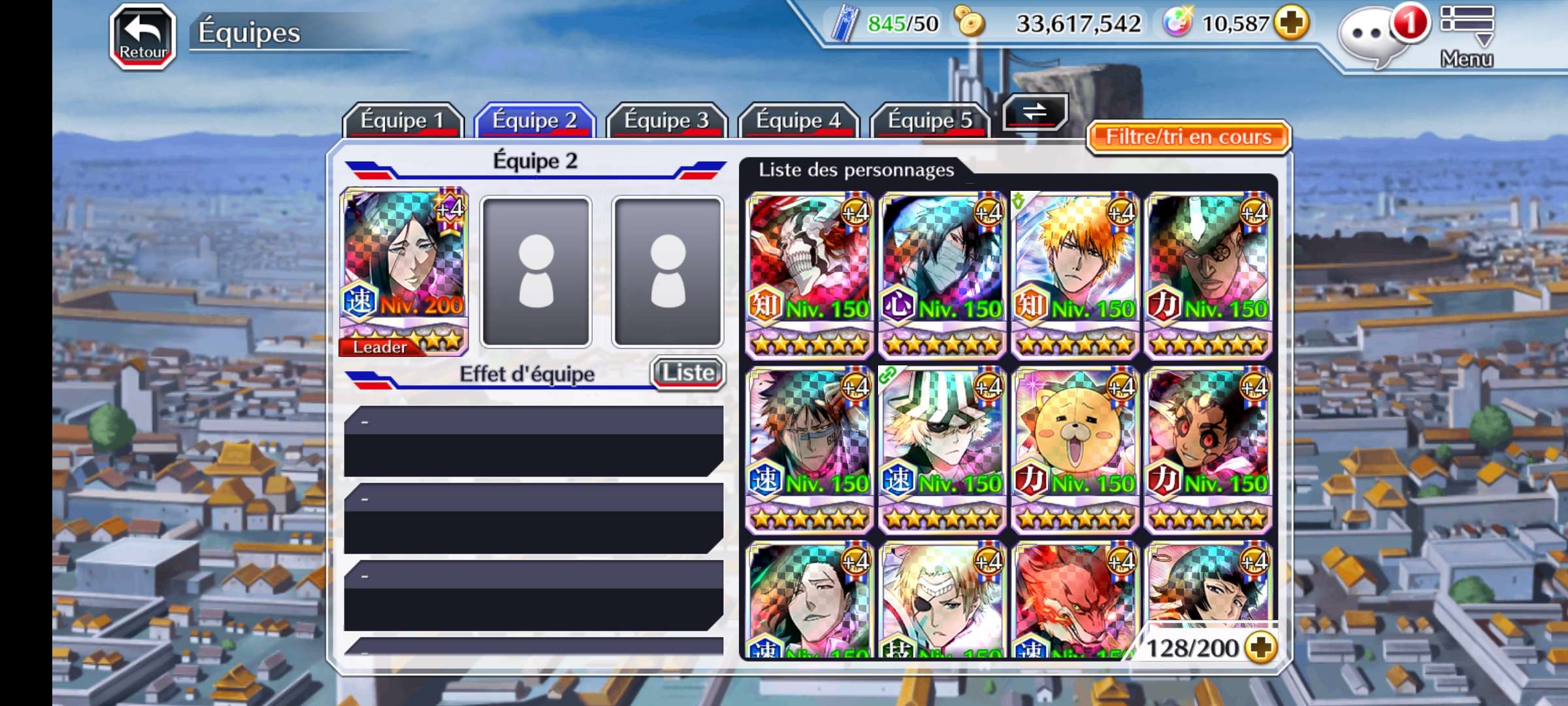Image resolution: width=1568 pixels, height=706 pixels.
Task: Open the Liste of team effects
Action: pyautogui.click(x=688, y=373)
